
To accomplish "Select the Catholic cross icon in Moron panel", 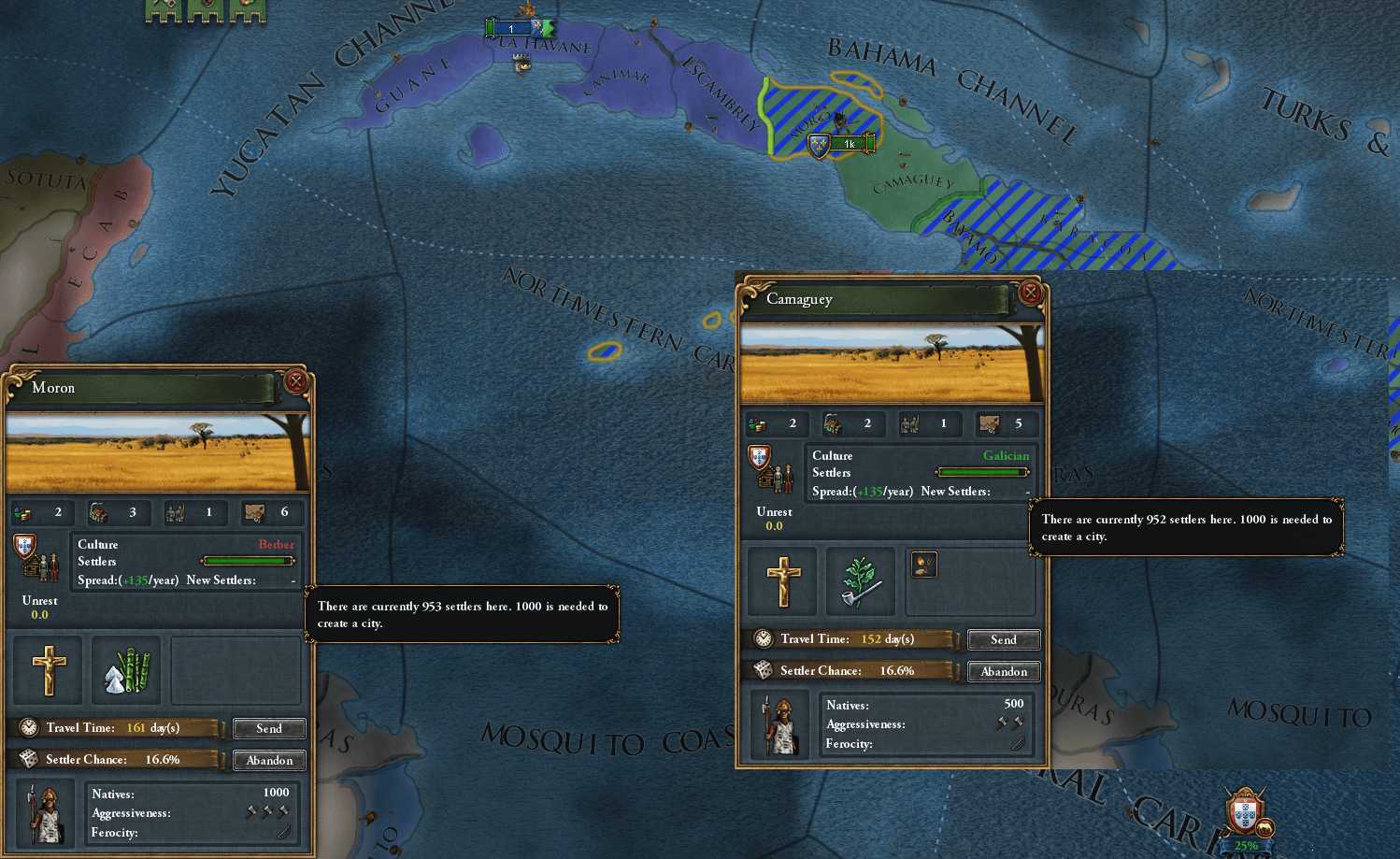I will (49, 669).
